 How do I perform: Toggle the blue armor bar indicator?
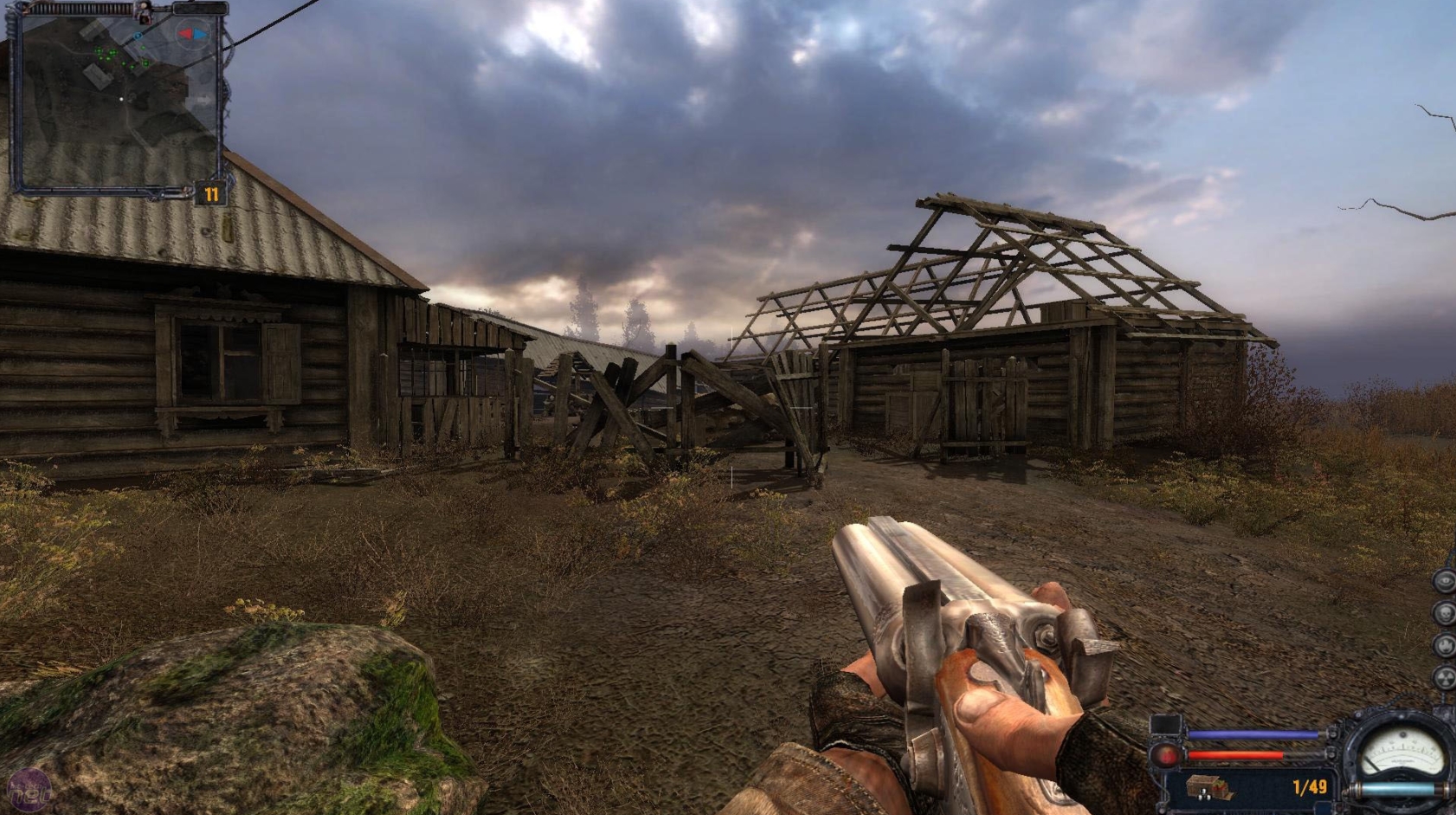click(1253, 734)
